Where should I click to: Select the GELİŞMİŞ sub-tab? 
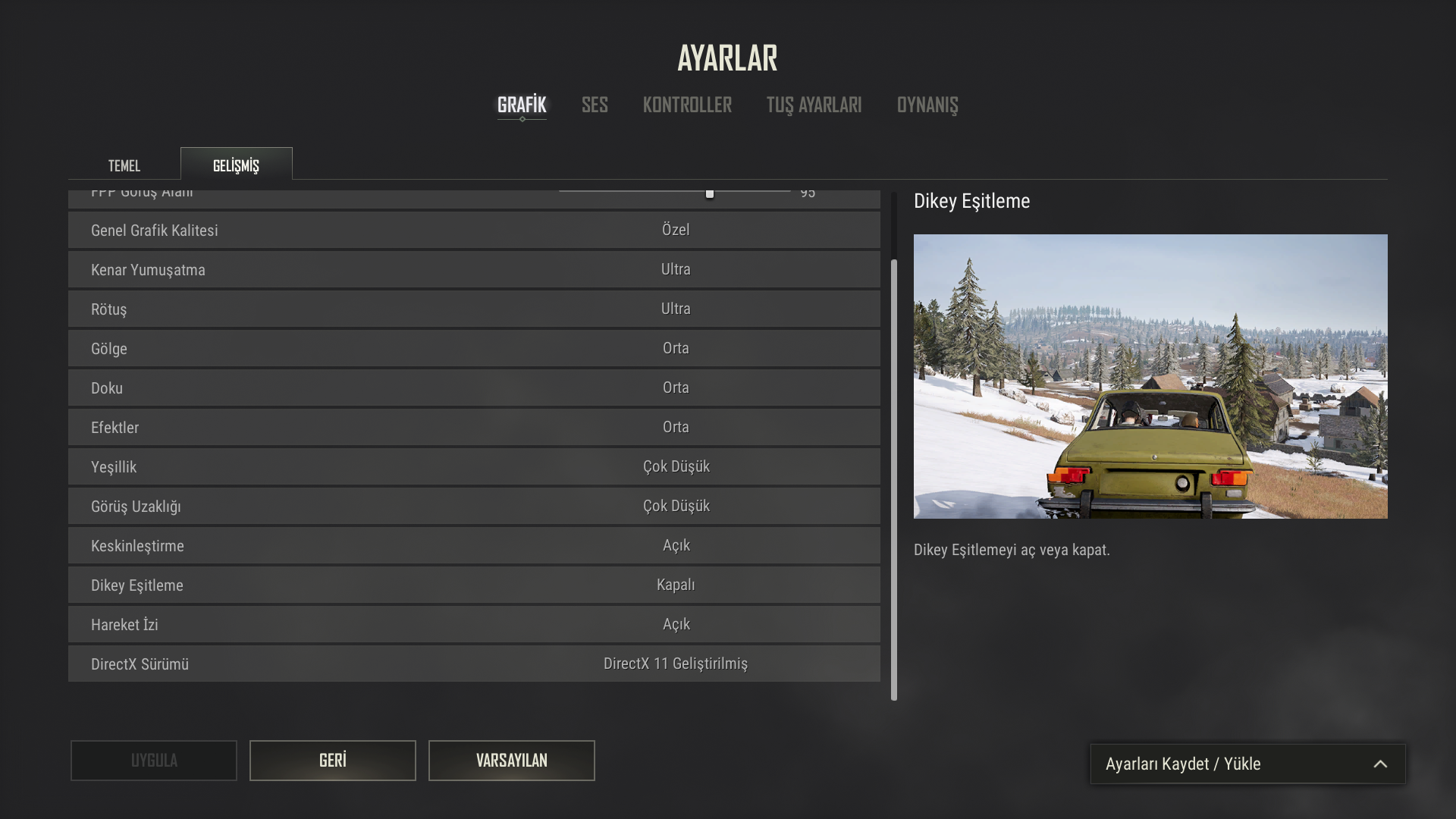(x=236, y=165)
